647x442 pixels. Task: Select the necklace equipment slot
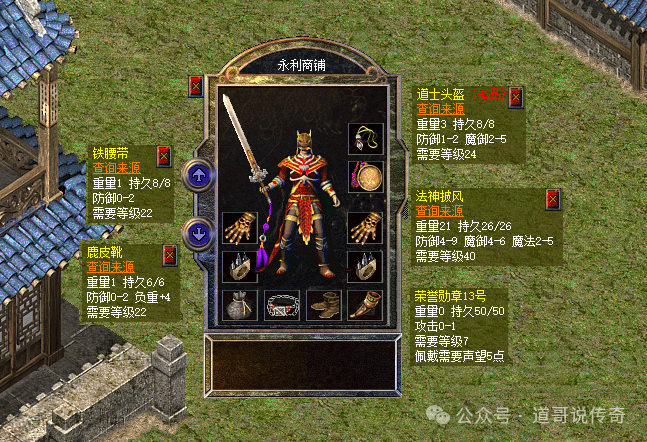[x=364, y=139]
